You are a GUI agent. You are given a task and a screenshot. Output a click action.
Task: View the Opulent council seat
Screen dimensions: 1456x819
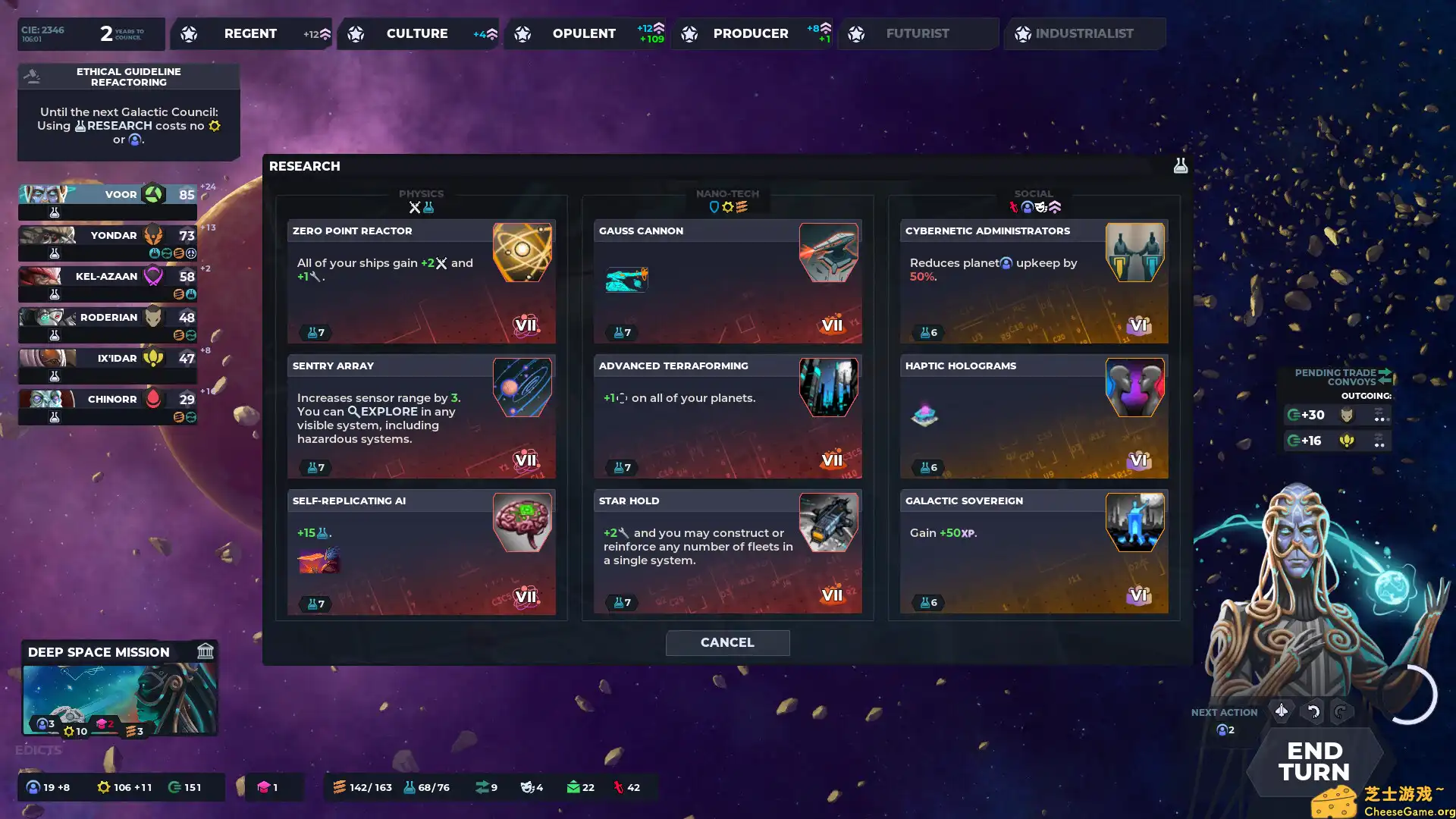tap(584, 33)
